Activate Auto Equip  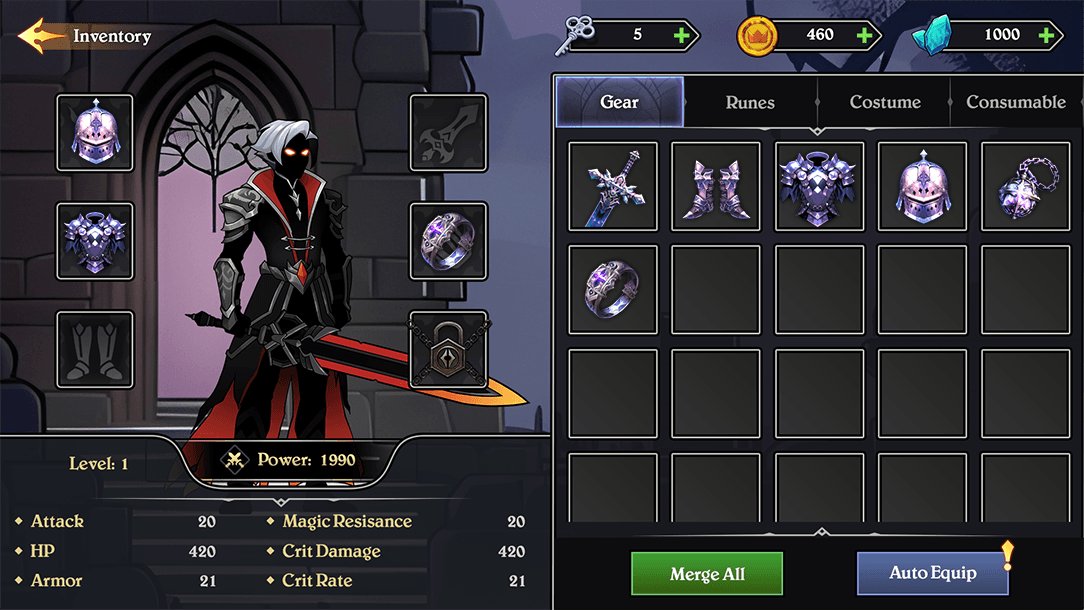pyautogui.click(x=932, y=574)
